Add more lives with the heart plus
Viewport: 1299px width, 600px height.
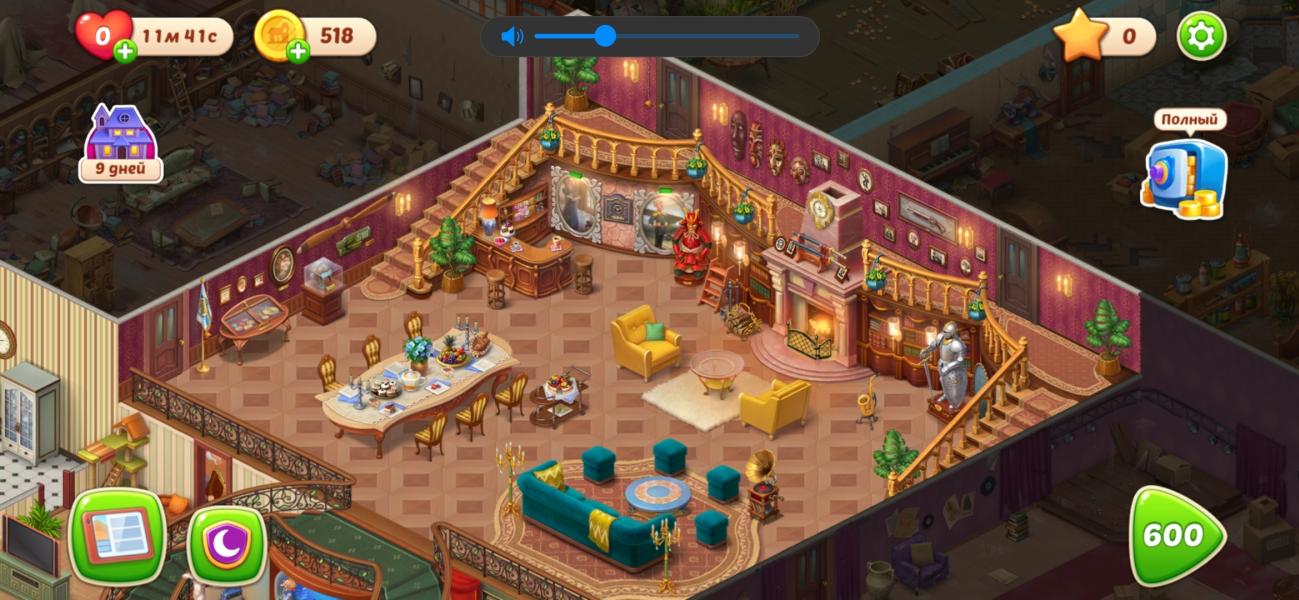click(126, 52)
